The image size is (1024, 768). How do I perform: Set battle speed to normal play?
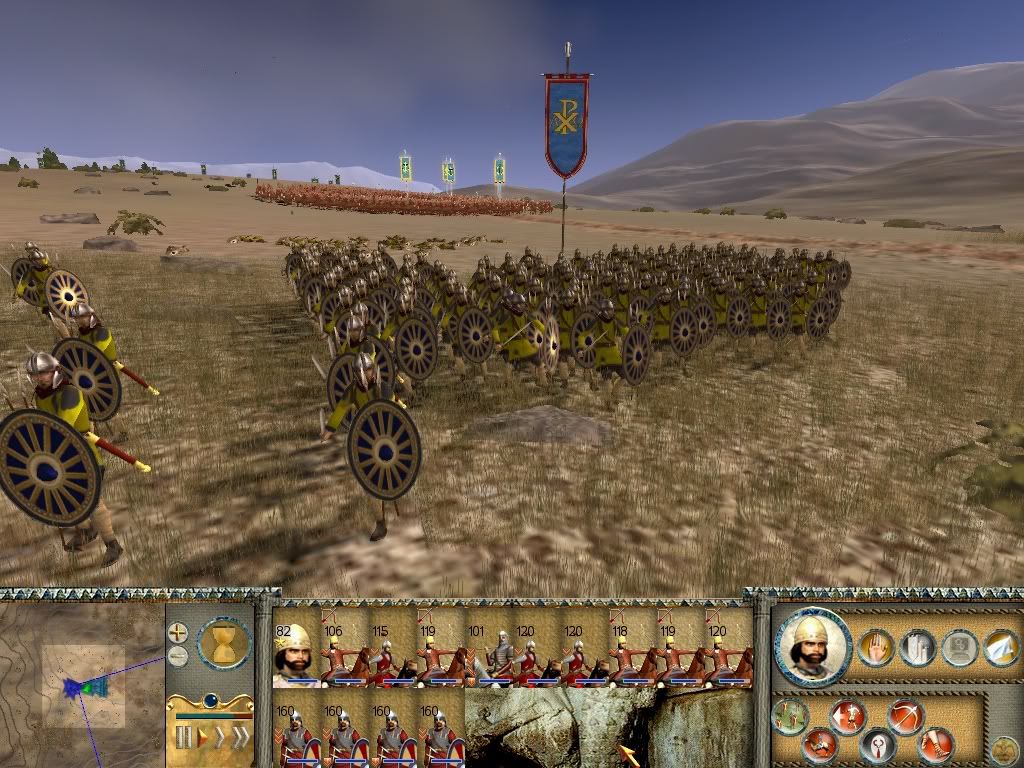pos(203,738)
